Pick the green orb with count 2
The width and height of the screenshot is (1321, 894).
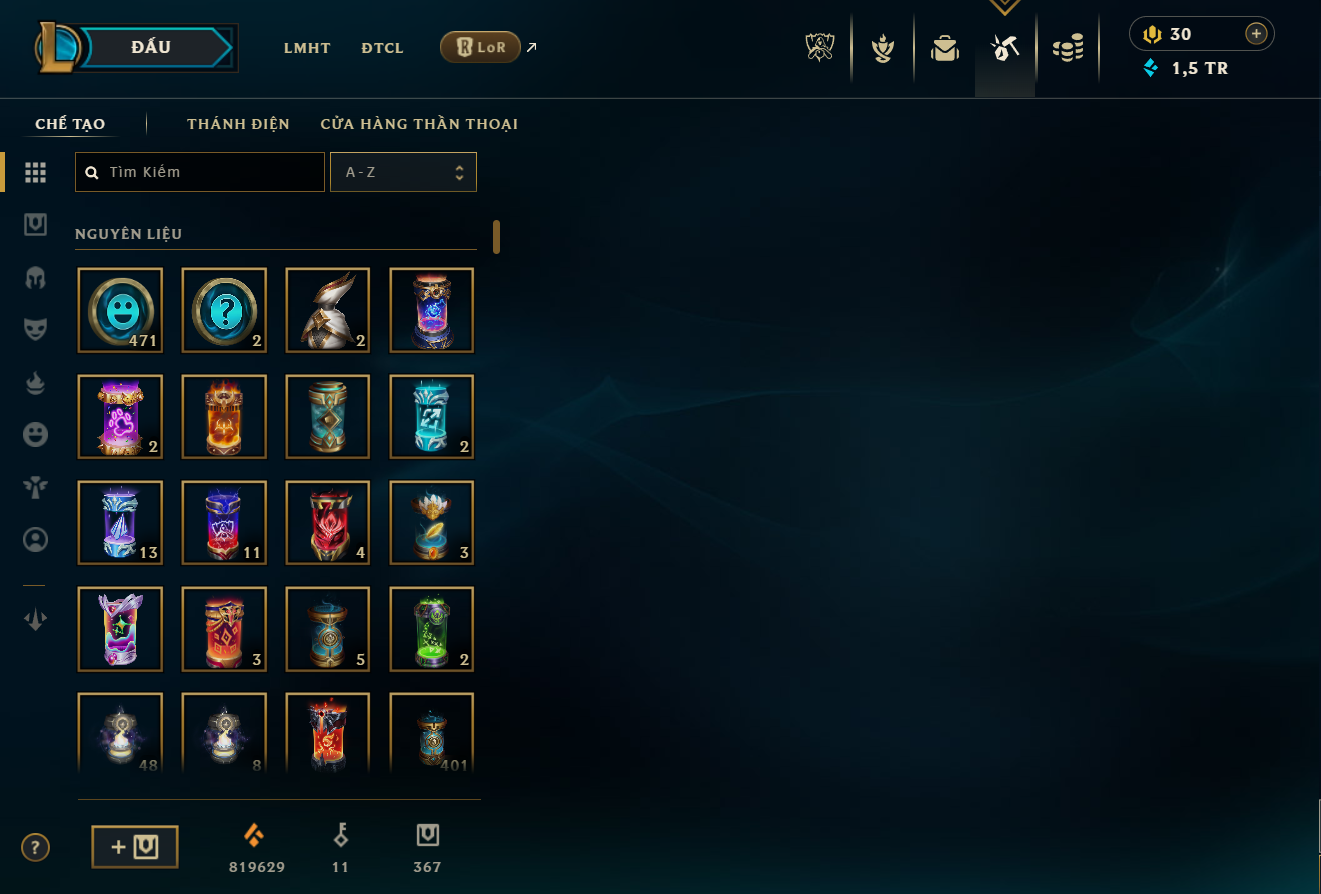coord(432,629)
